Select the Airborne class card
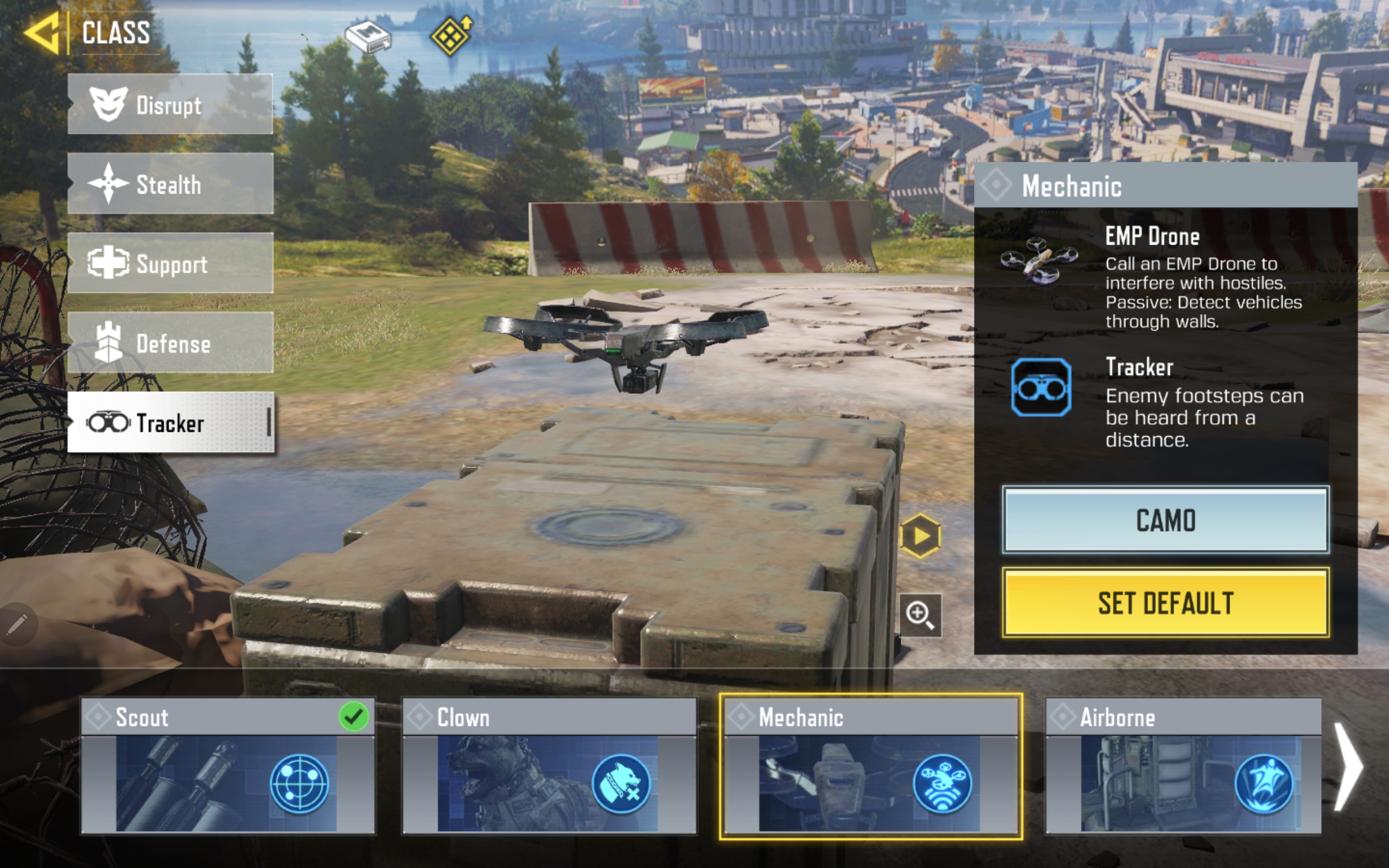Viewport: 1389px width, 868px height. coord(1183,765)
